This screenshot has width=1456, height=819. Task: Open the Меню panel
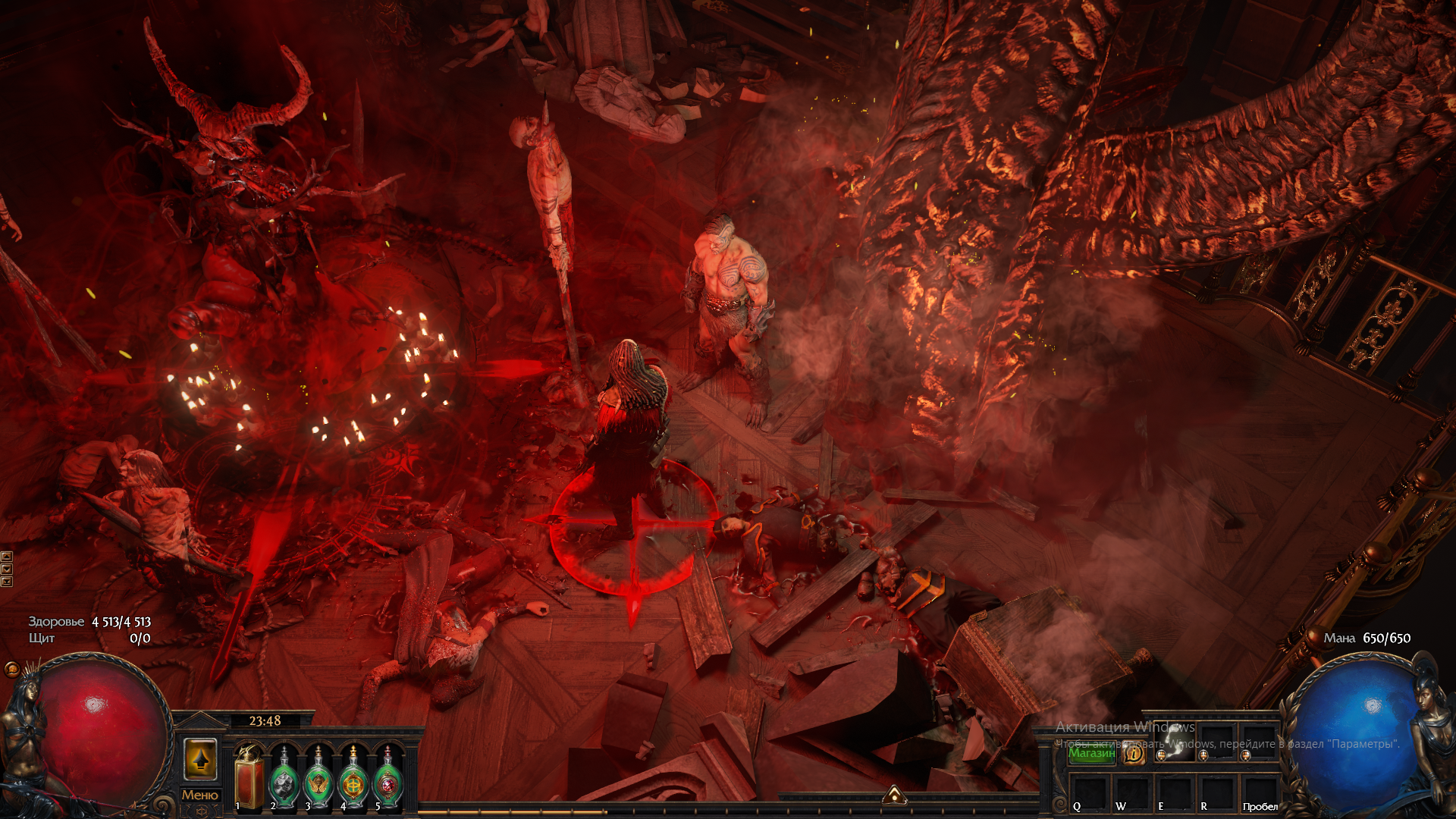click(200, 795)
